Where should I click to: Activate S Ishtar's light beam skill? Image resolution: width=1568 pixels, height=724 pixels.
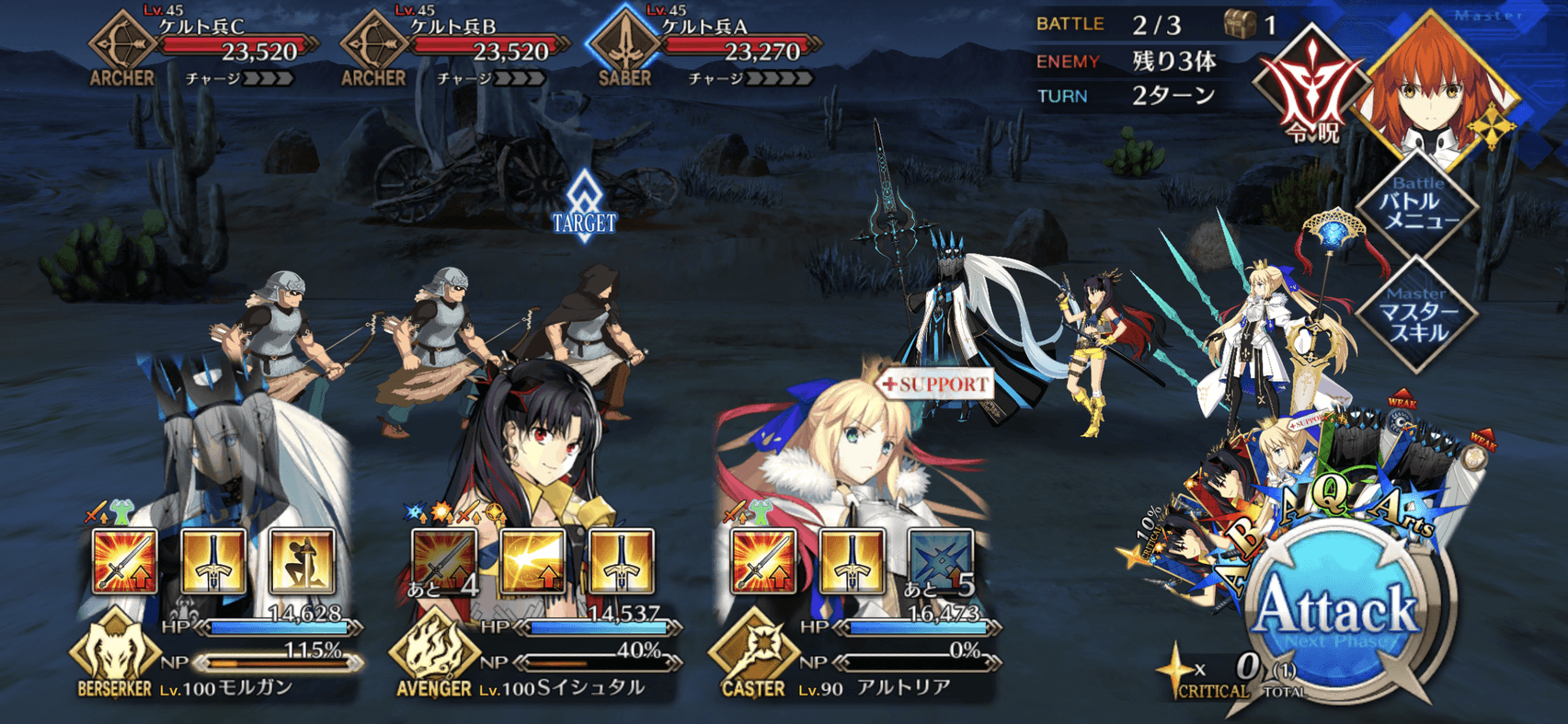point(532,560)
